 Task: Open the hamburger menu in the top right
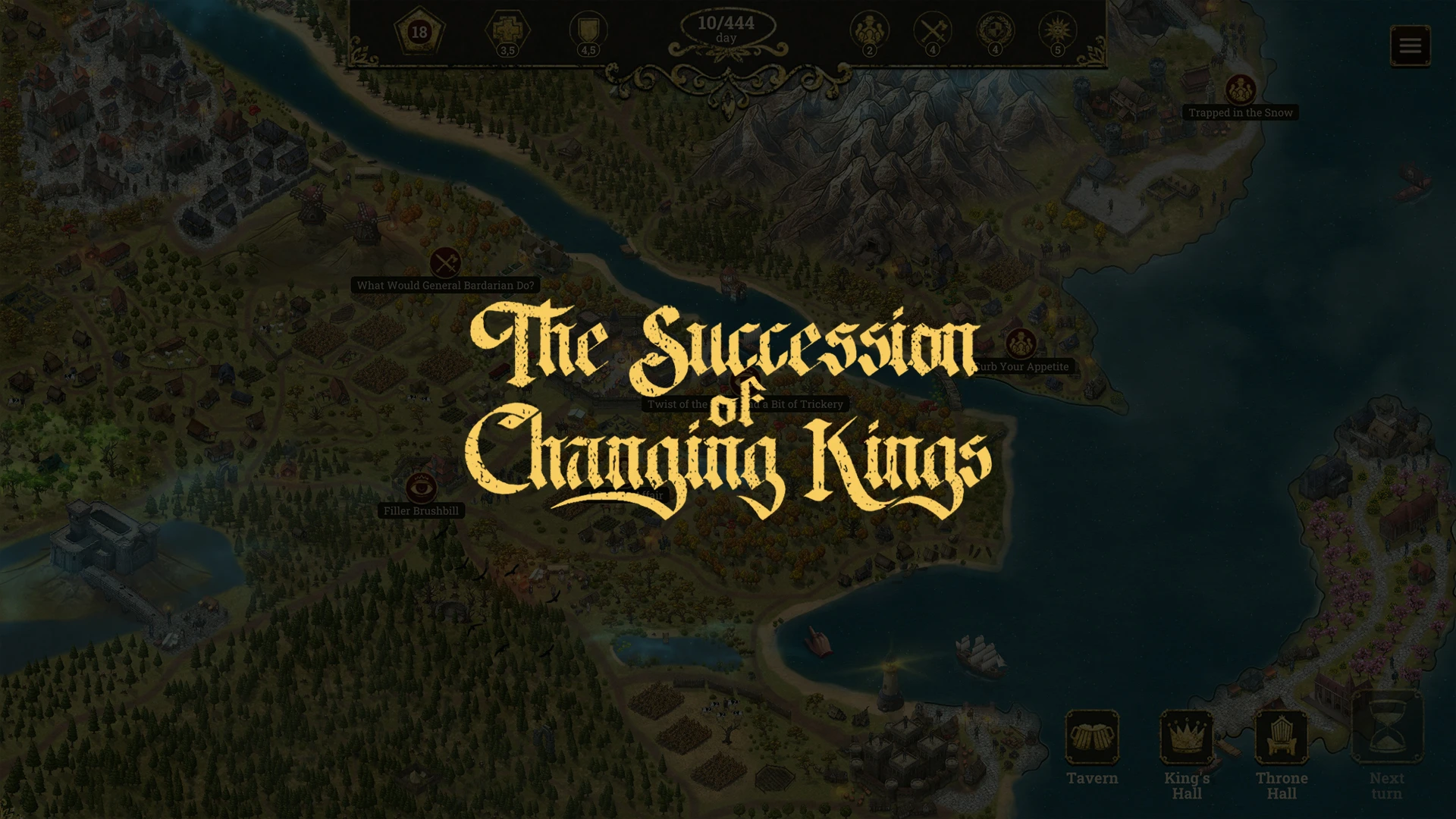click(1410, 45)
